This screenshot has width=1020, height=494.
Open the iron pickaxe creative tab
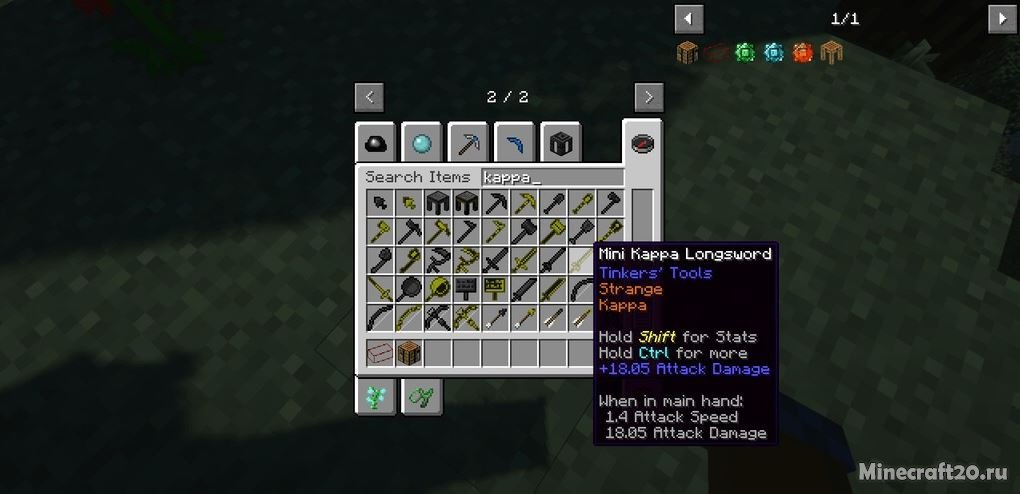click(467, 144)
